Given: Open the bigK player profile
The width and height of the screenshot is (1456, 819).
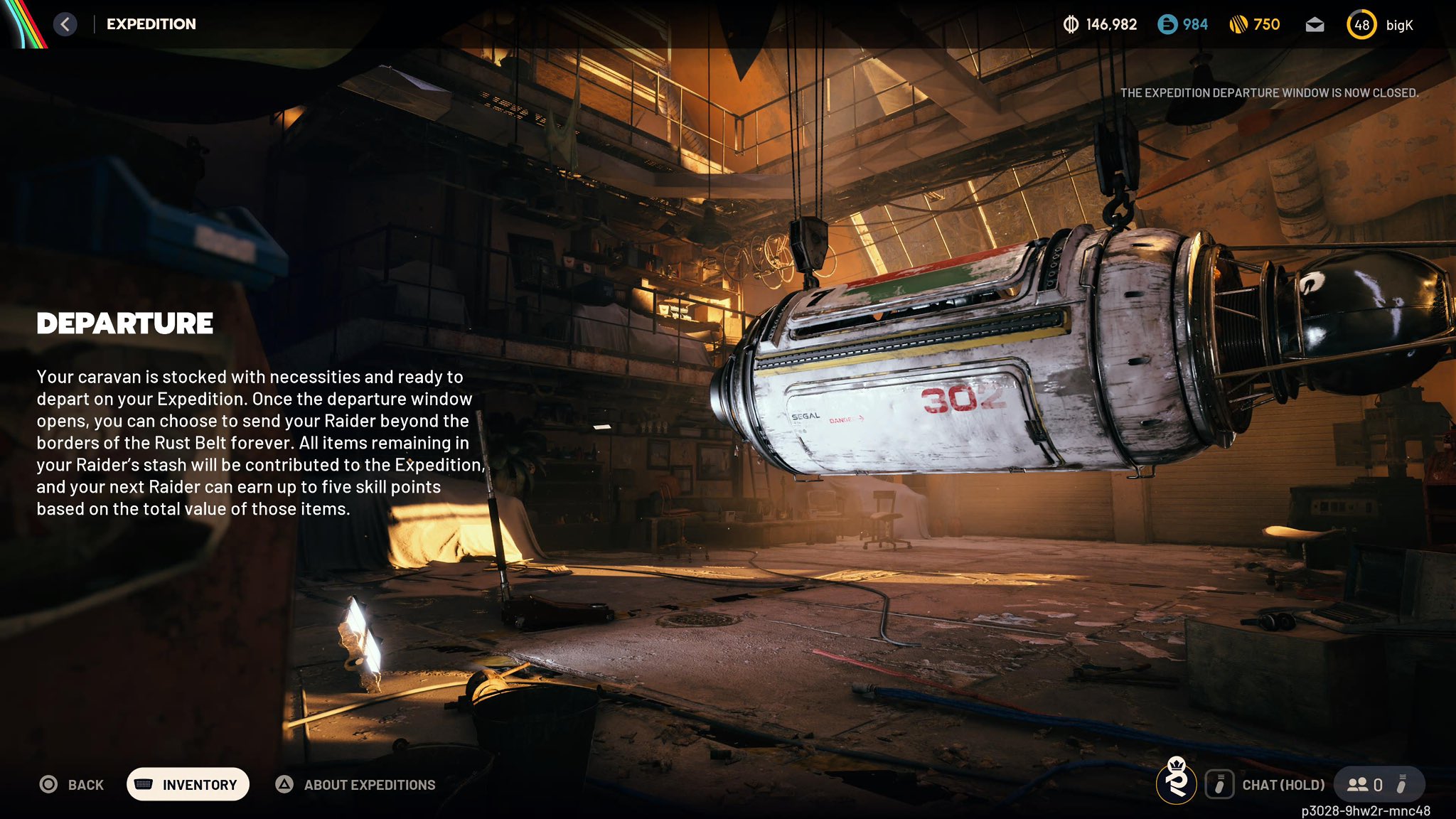Looking at the screenshot, I should click(x=1379, y=25).
